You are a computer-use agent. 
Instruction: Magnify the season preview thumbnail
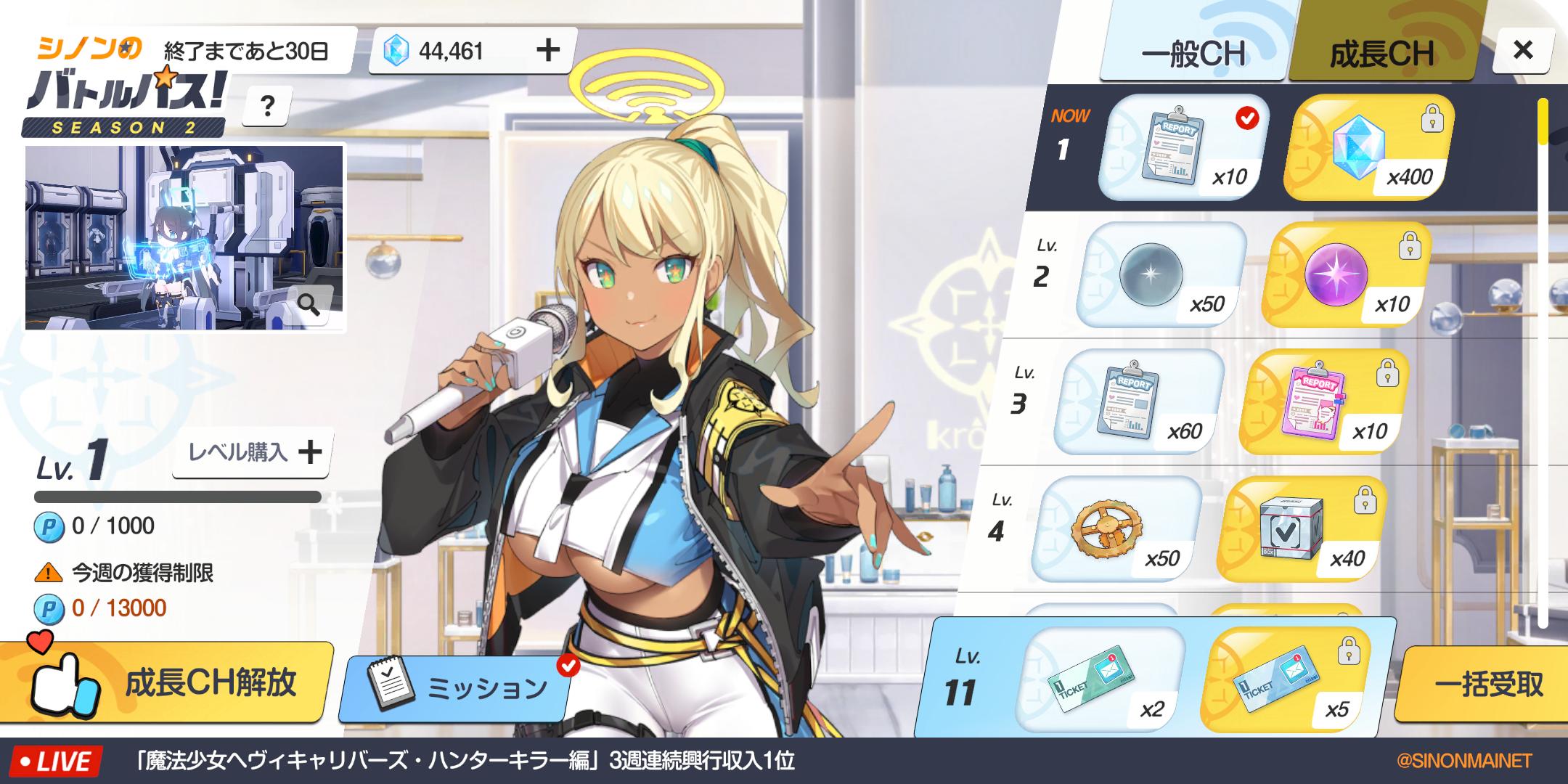310,305
